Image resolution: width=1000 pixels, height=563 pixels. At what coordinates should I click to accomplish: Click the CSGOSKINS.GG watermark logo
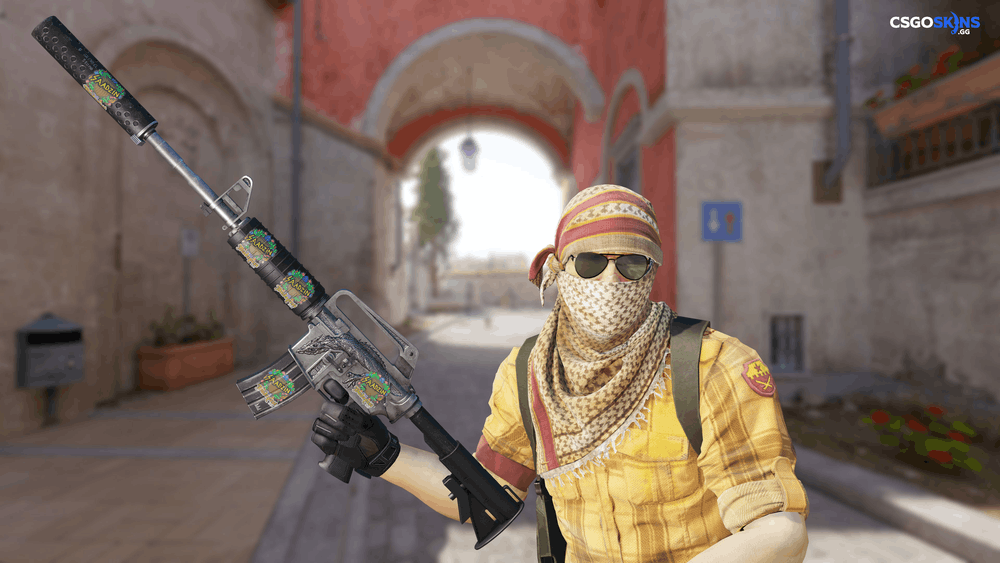point(935,24)
